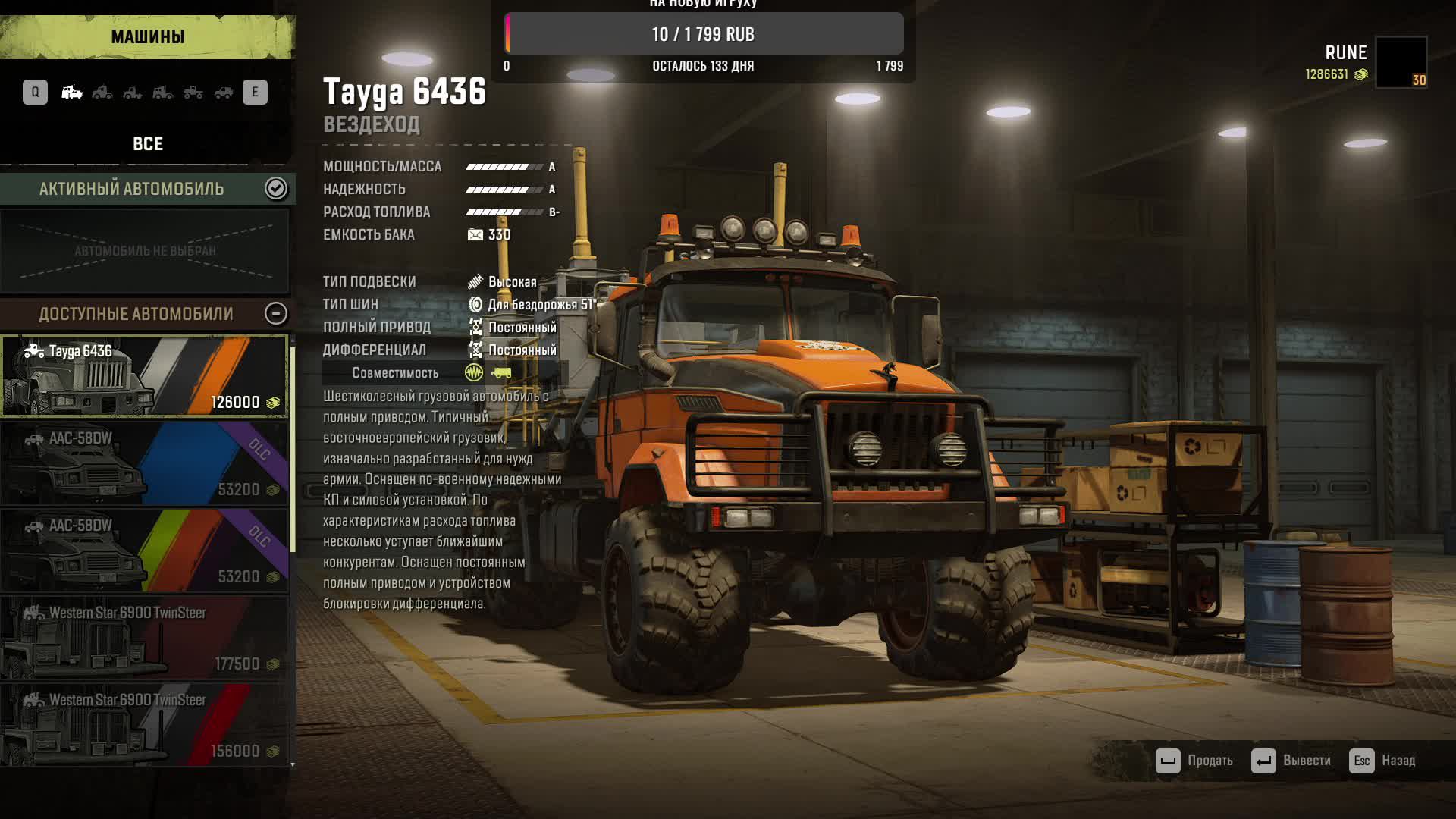
Task: Select Western Star 6900 TwinSteer priced 156000
Action: [x=144, y=725]
